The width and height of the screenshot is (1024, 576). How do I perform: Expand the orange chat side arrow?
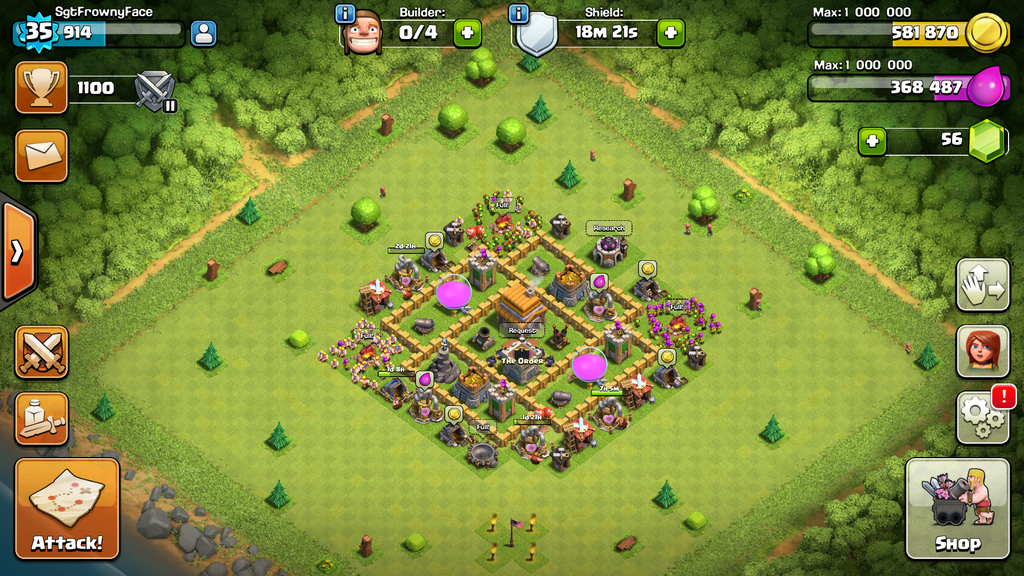[17, 251]
